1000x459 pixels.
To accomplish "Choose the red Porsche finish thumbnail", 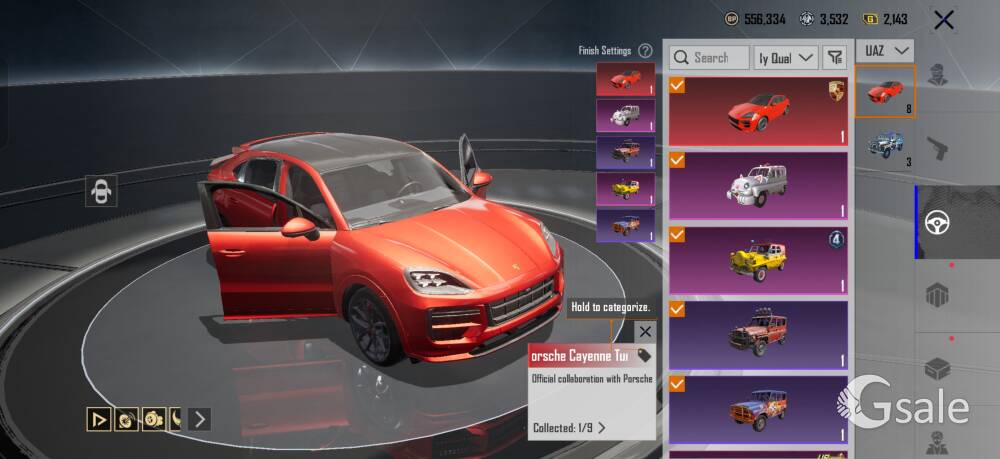I will coord(625,79).
